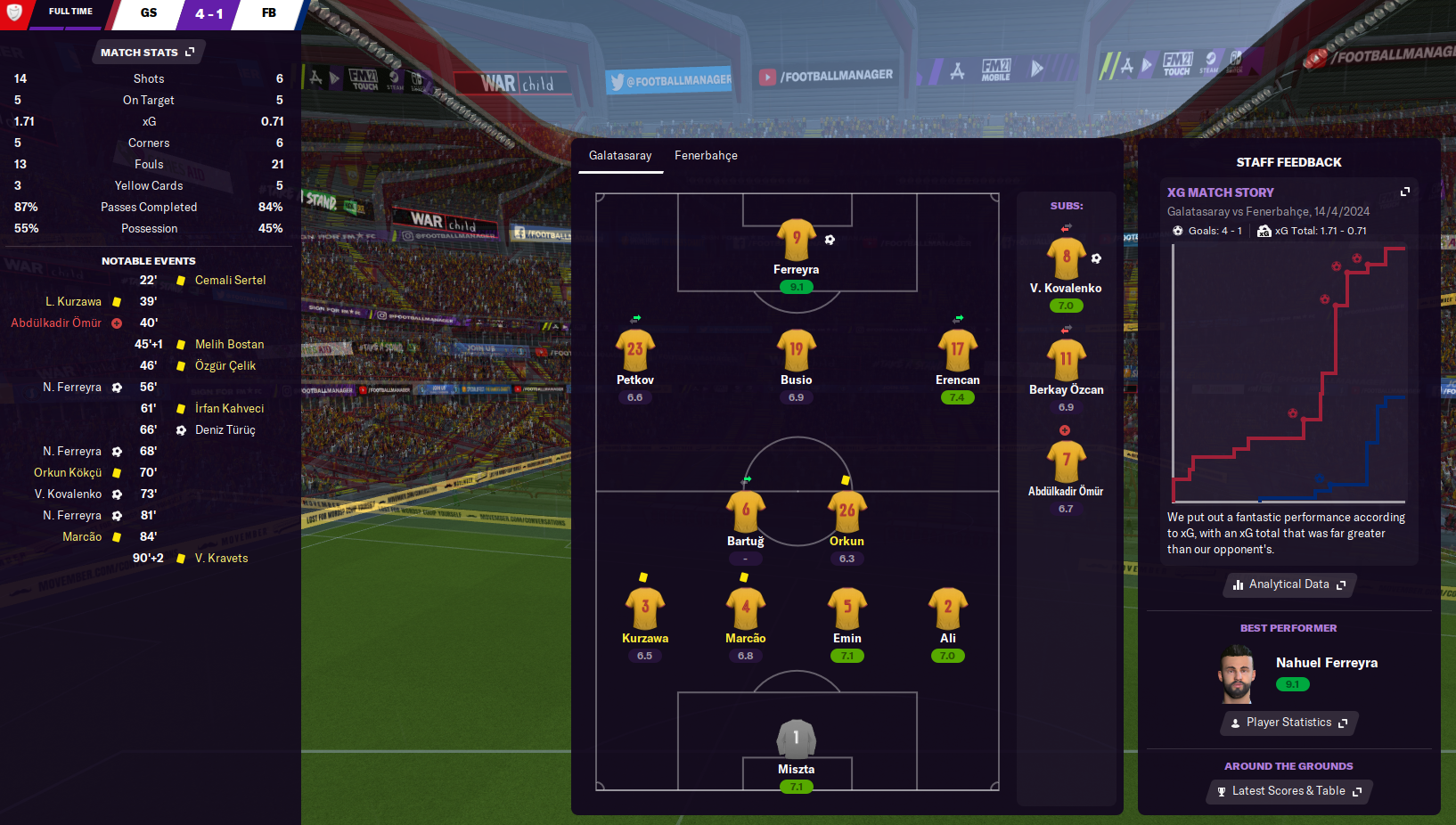Select Orkun, shirt number 26
The width and height of the screenshot is (1456, 825).
[847, 511]
